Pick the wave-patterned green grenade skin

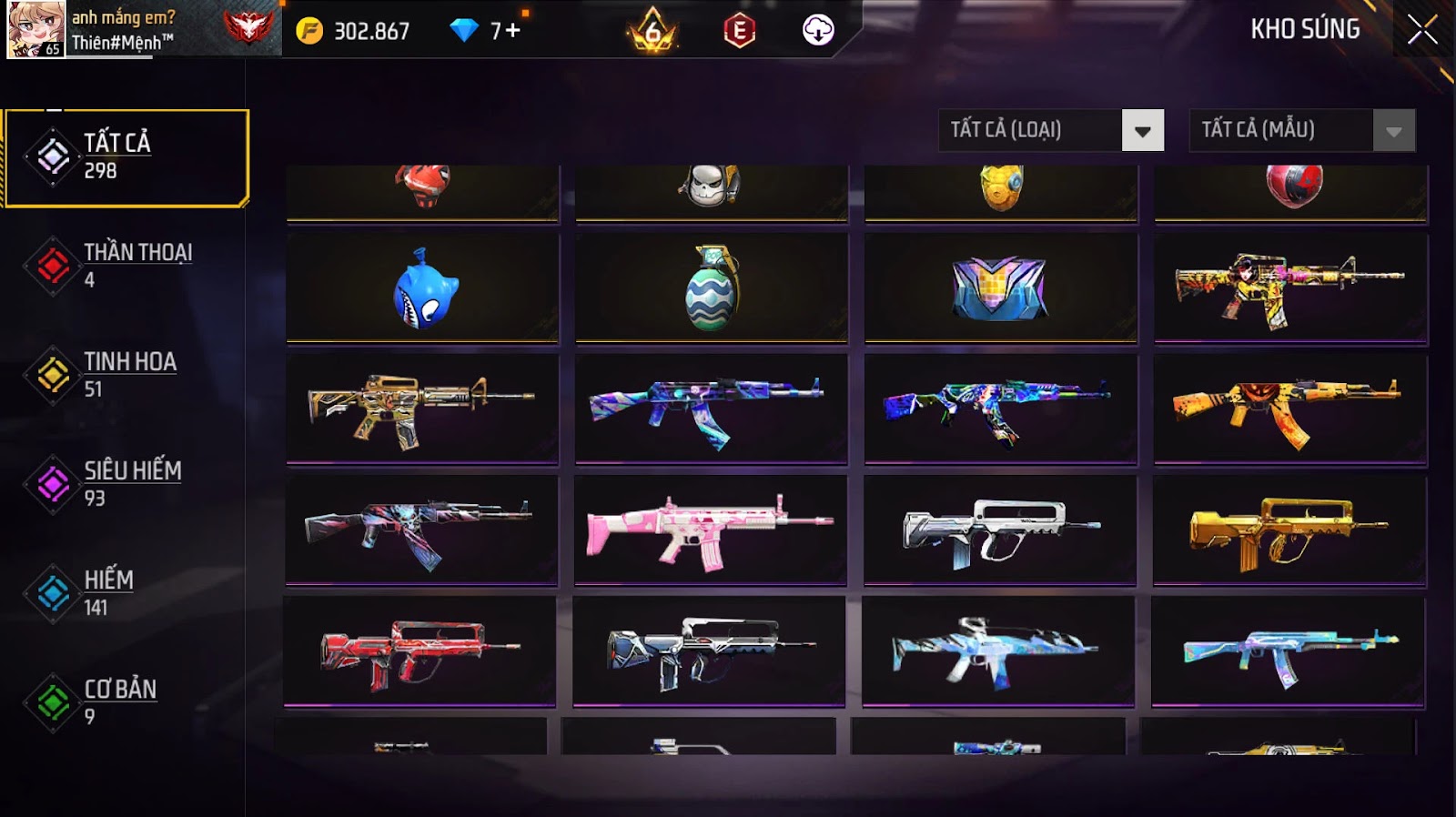point(712,288)
